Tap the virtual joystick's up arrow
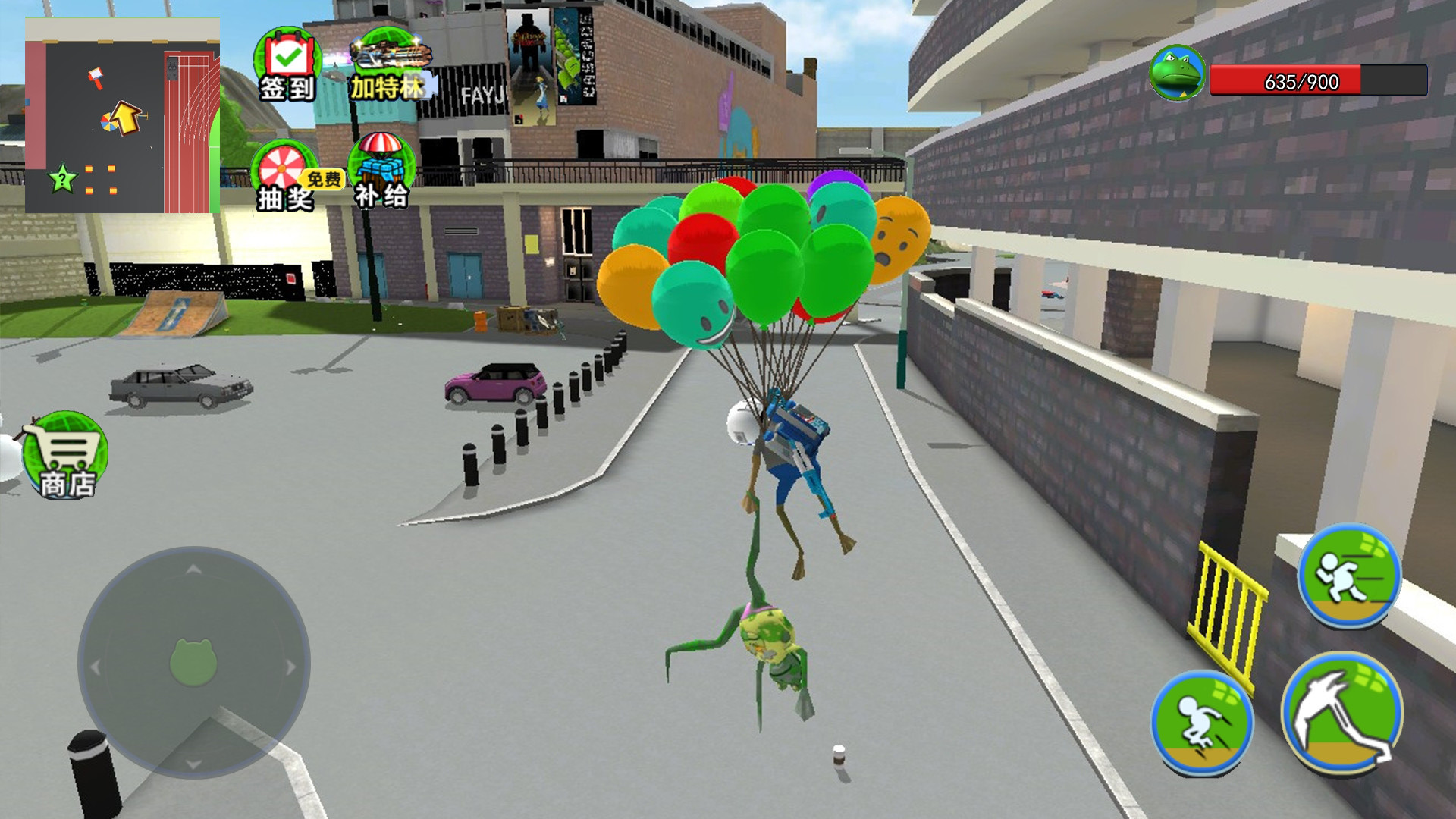Image resolution: width=1456 pixels, height=819 pixels. click(194, 569)
